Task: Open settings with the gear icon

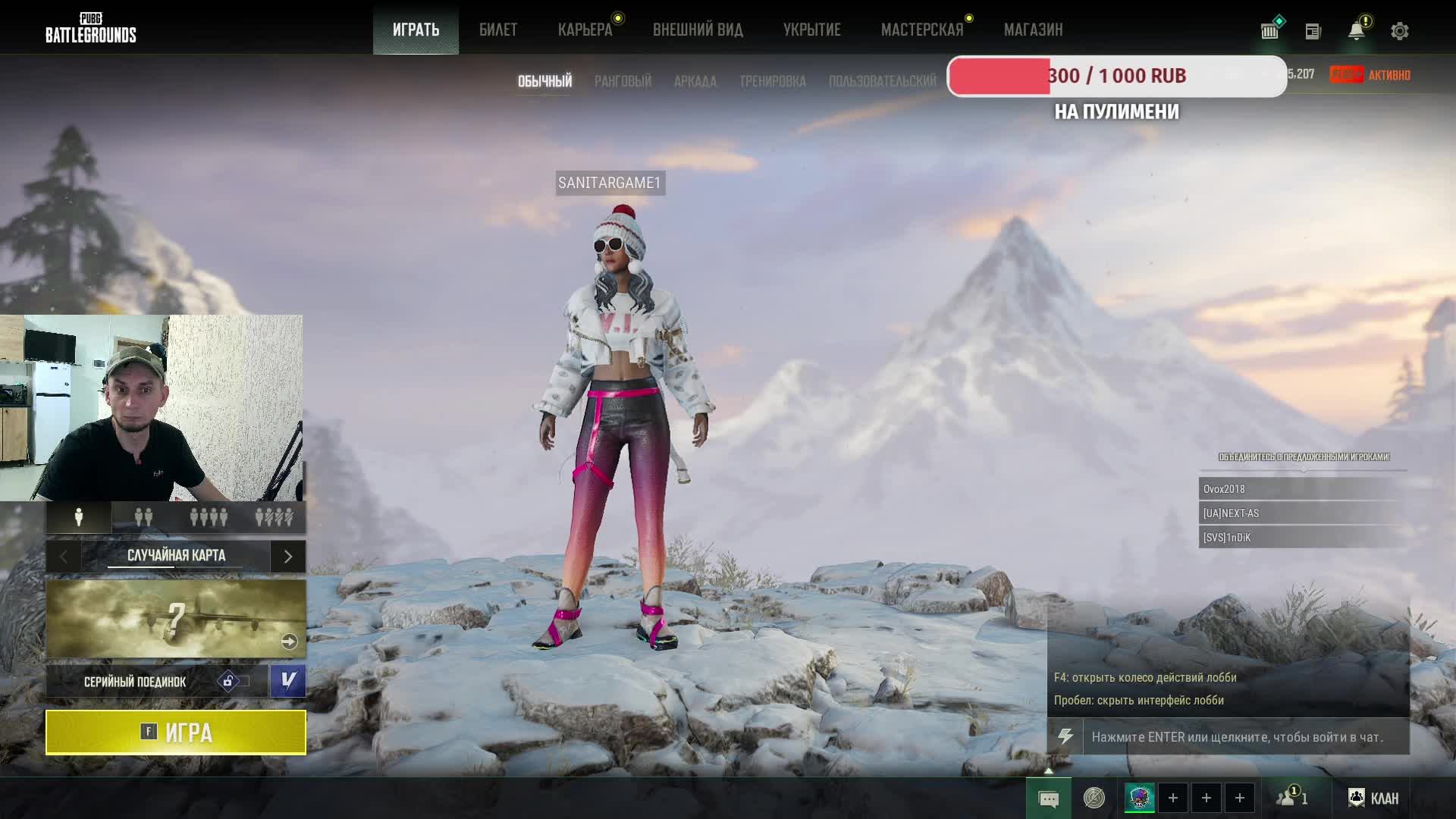Action: click(1399, 31)
